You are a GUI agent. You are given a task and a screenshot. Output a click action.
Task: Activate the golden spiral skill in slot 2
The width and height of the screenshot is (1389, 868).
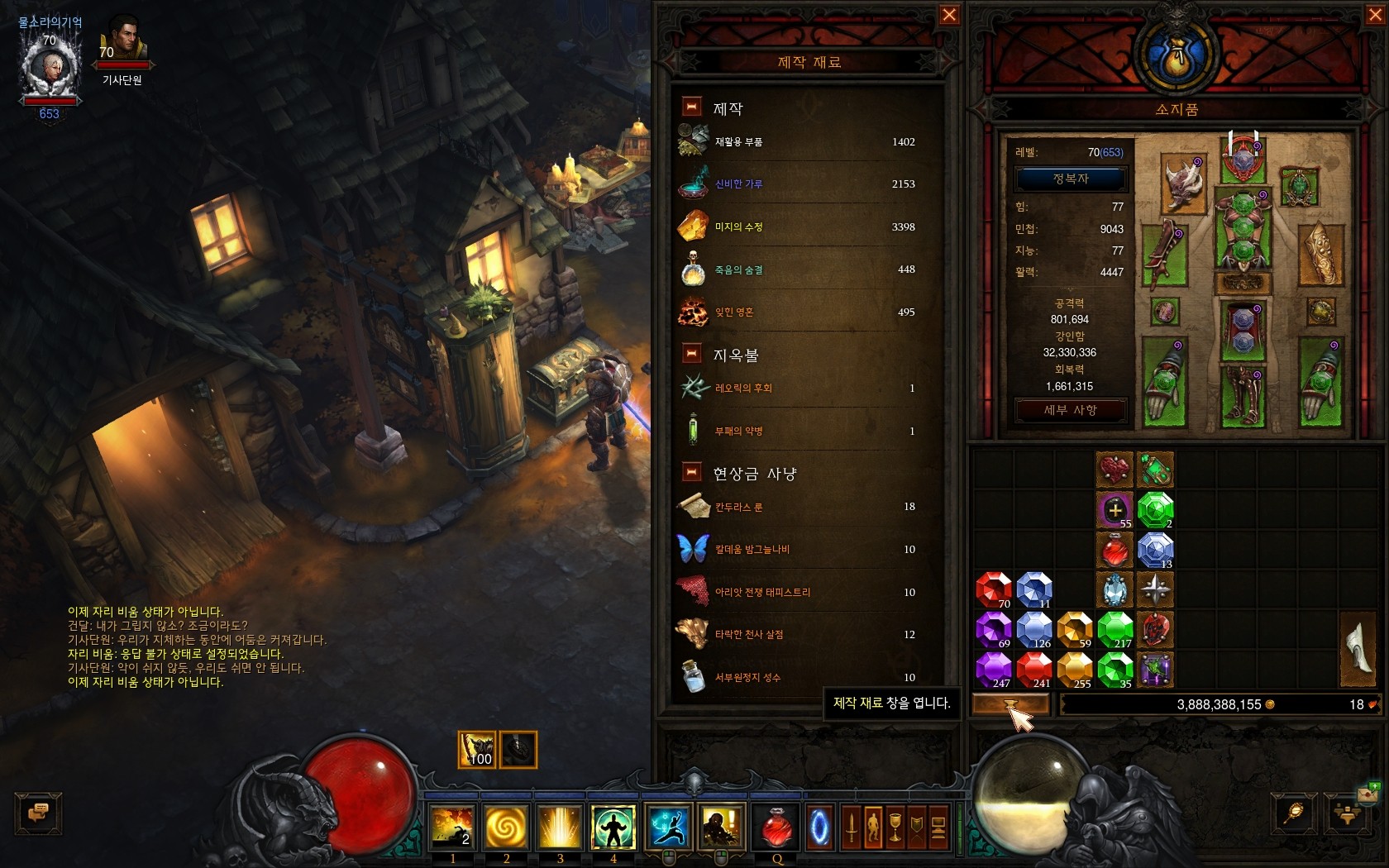[x=506, y=827]
